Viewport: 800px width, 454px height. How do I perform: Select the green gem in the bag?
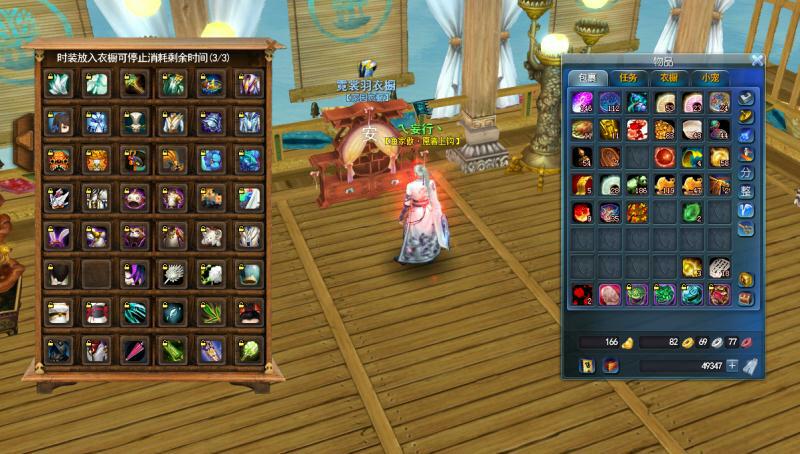pos(692,212)
